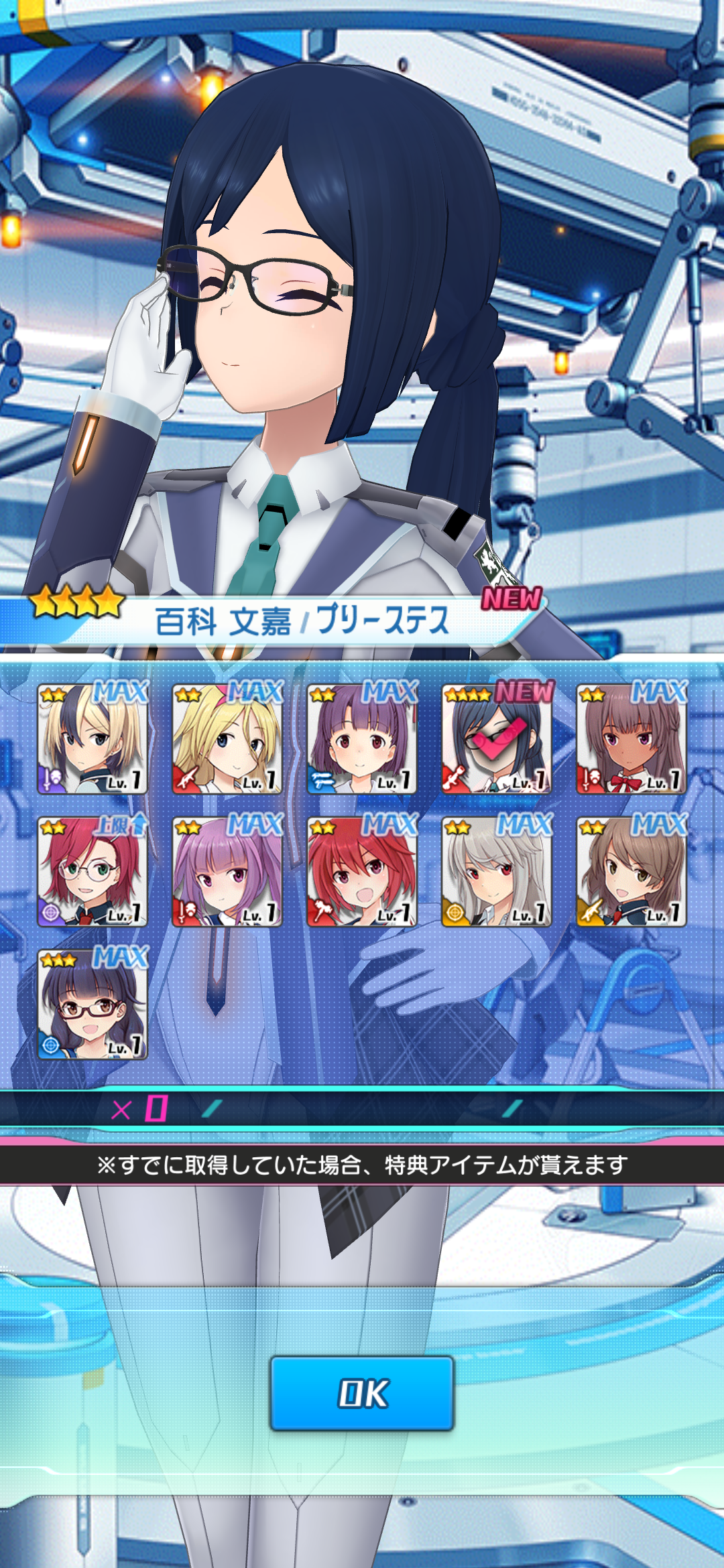Select the blonde girl with pink ribbon card
Screen dimensions: 724x1568
coord(227,739)
